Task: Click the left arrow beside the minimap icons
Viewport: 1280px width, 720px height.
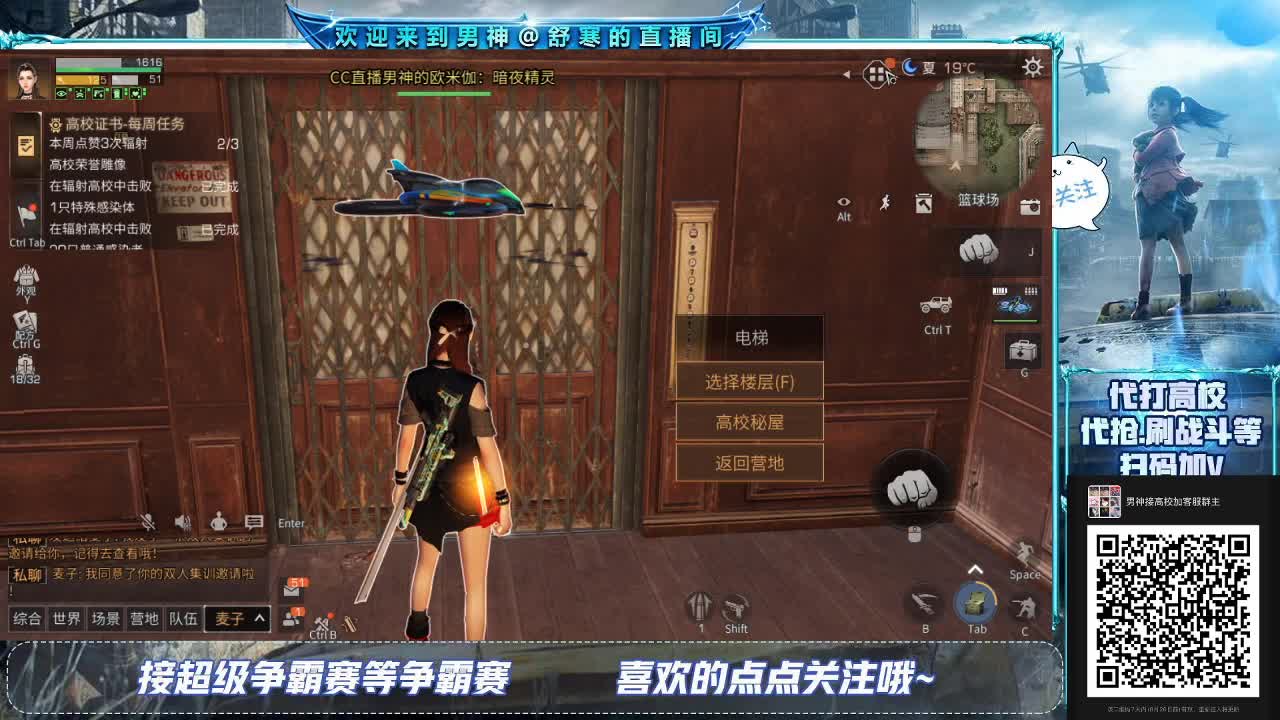Action: click(847, 72)
